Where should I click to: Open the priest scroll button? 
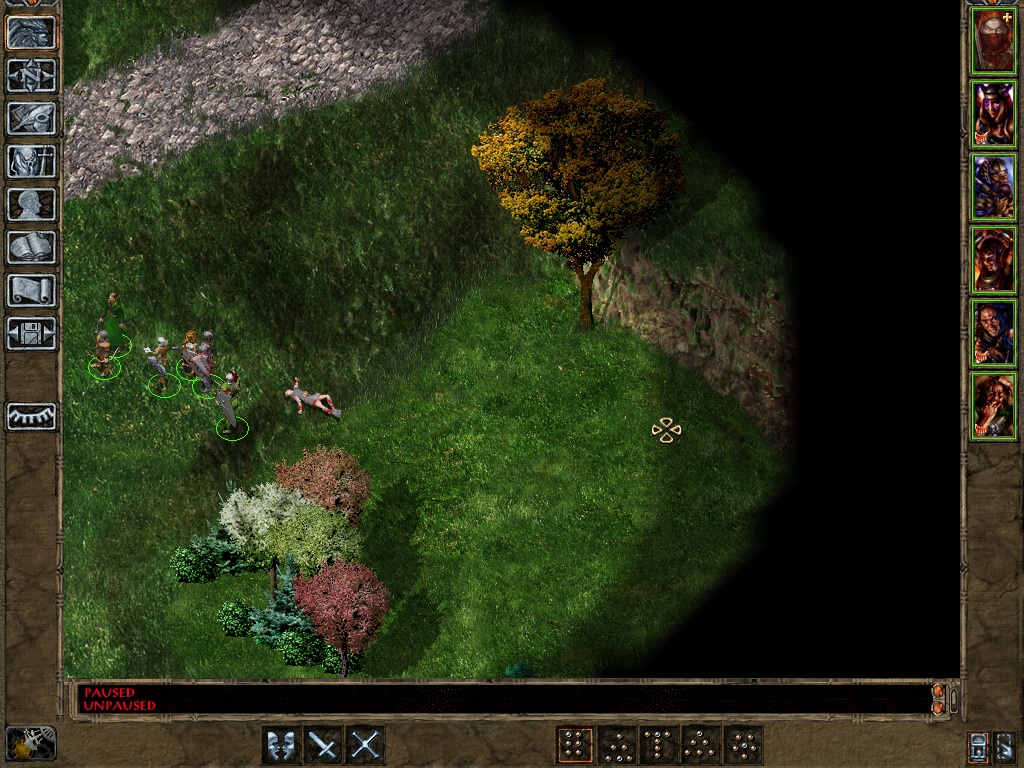click(32, 290)
